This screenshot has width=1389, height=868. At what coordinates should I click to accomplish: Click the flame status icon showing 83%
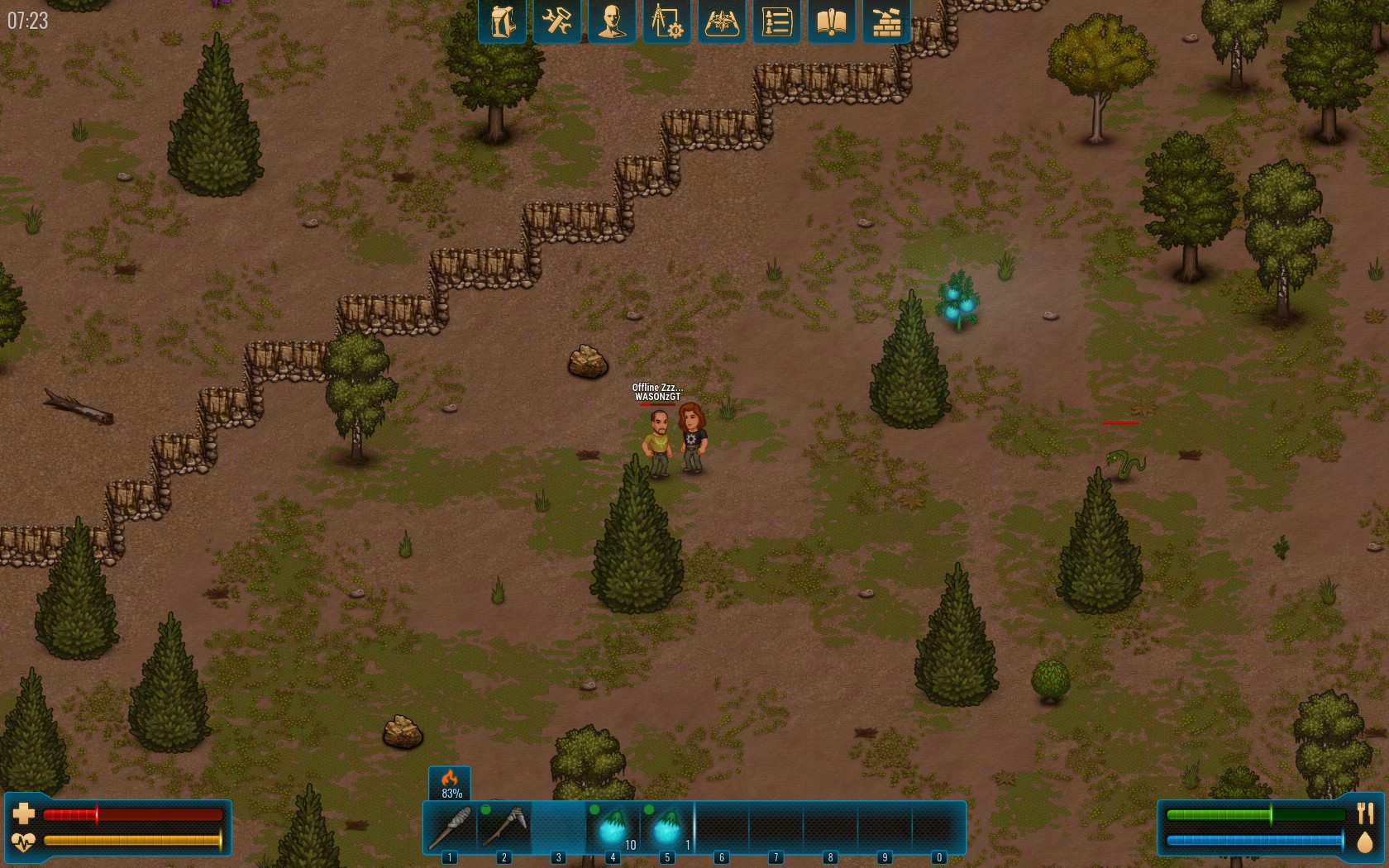click(450, 783)
